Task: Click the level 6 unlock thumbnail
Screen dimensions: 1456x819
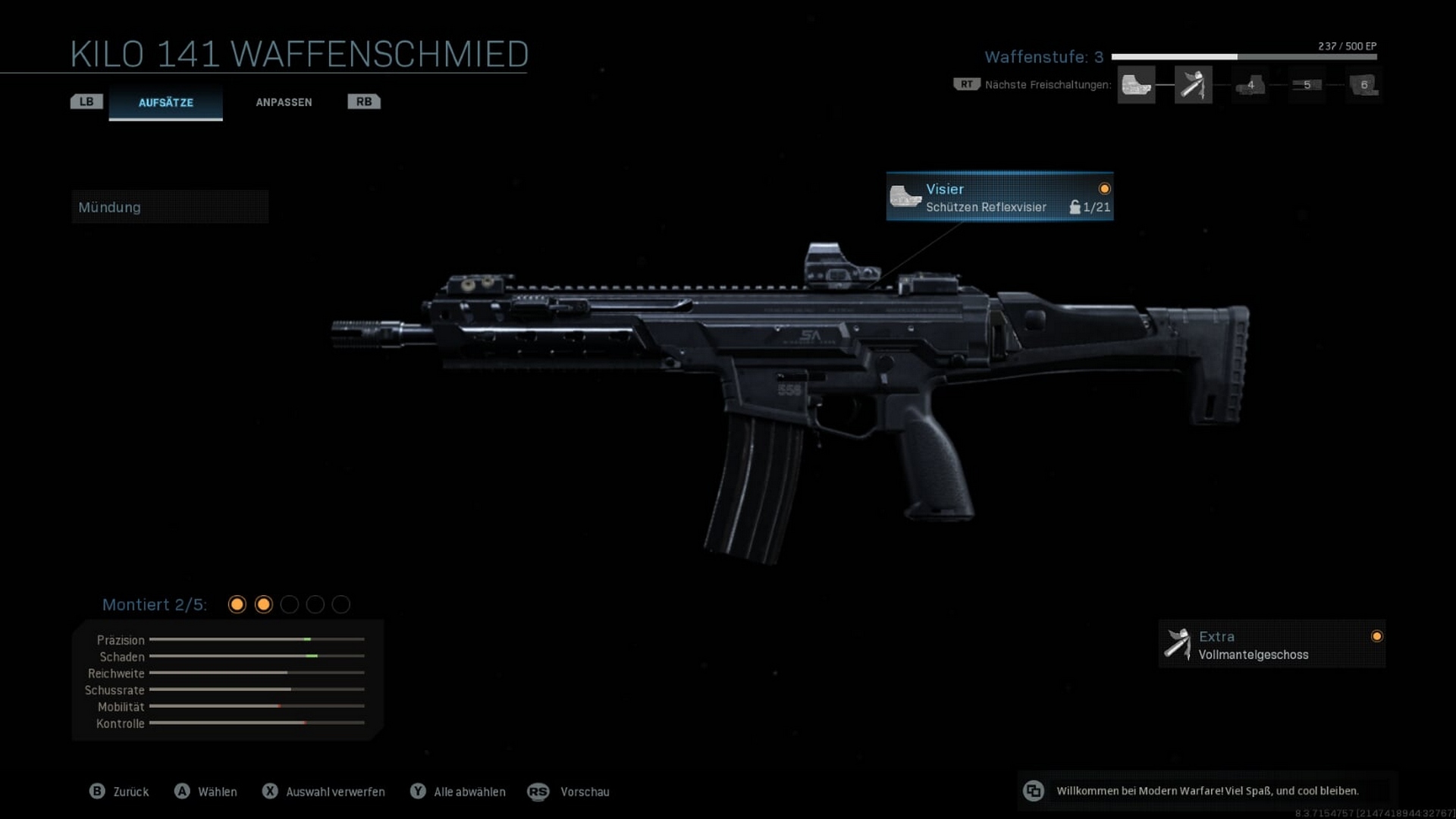Action: click(1363, 85)
